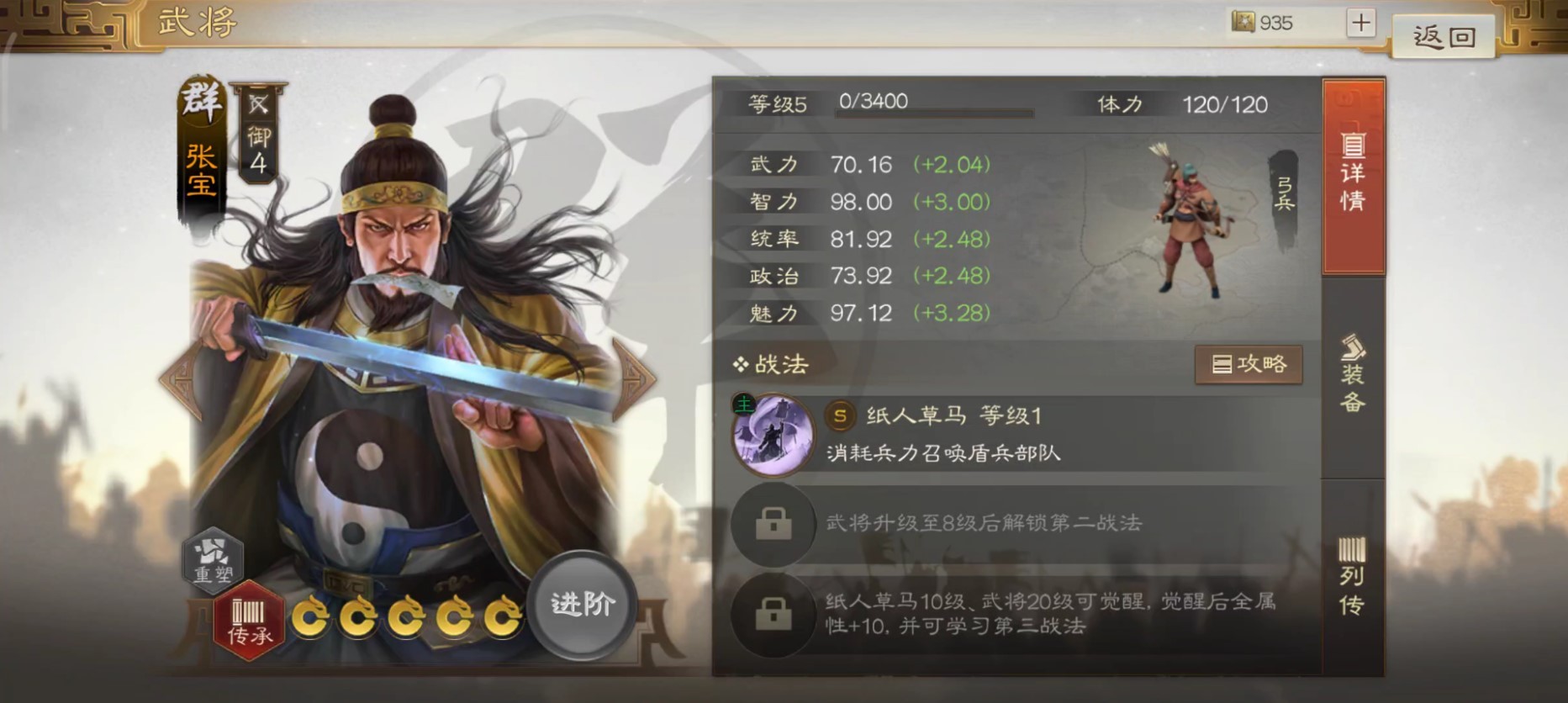This screenshot has height=703, width=1568.
Task: Expand the plus button beside the currency
Action: [x=1359, y=23]
